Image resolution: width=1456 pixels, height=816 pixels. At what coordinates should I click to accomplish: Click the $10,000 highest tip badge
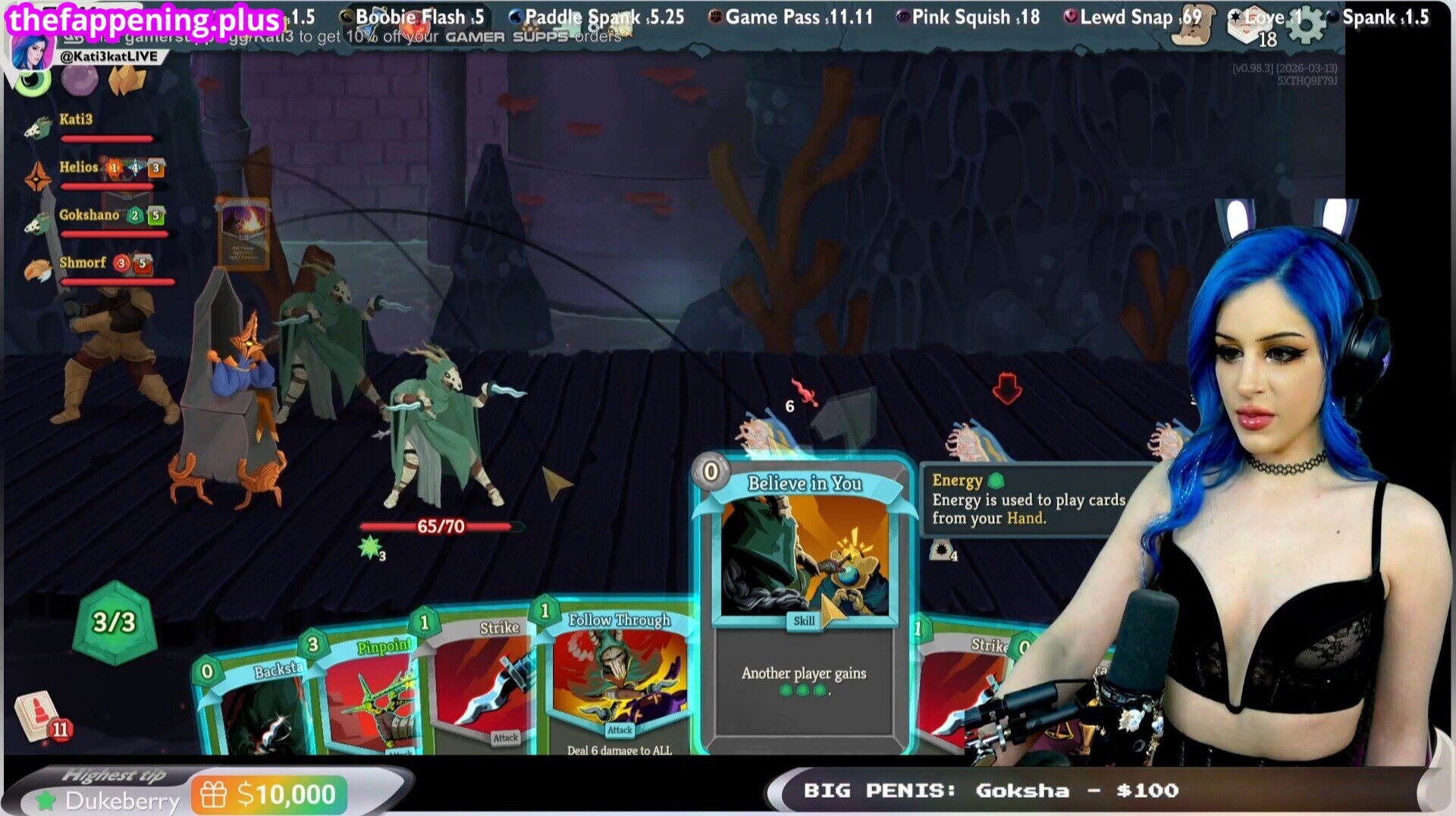pos(269,795)
